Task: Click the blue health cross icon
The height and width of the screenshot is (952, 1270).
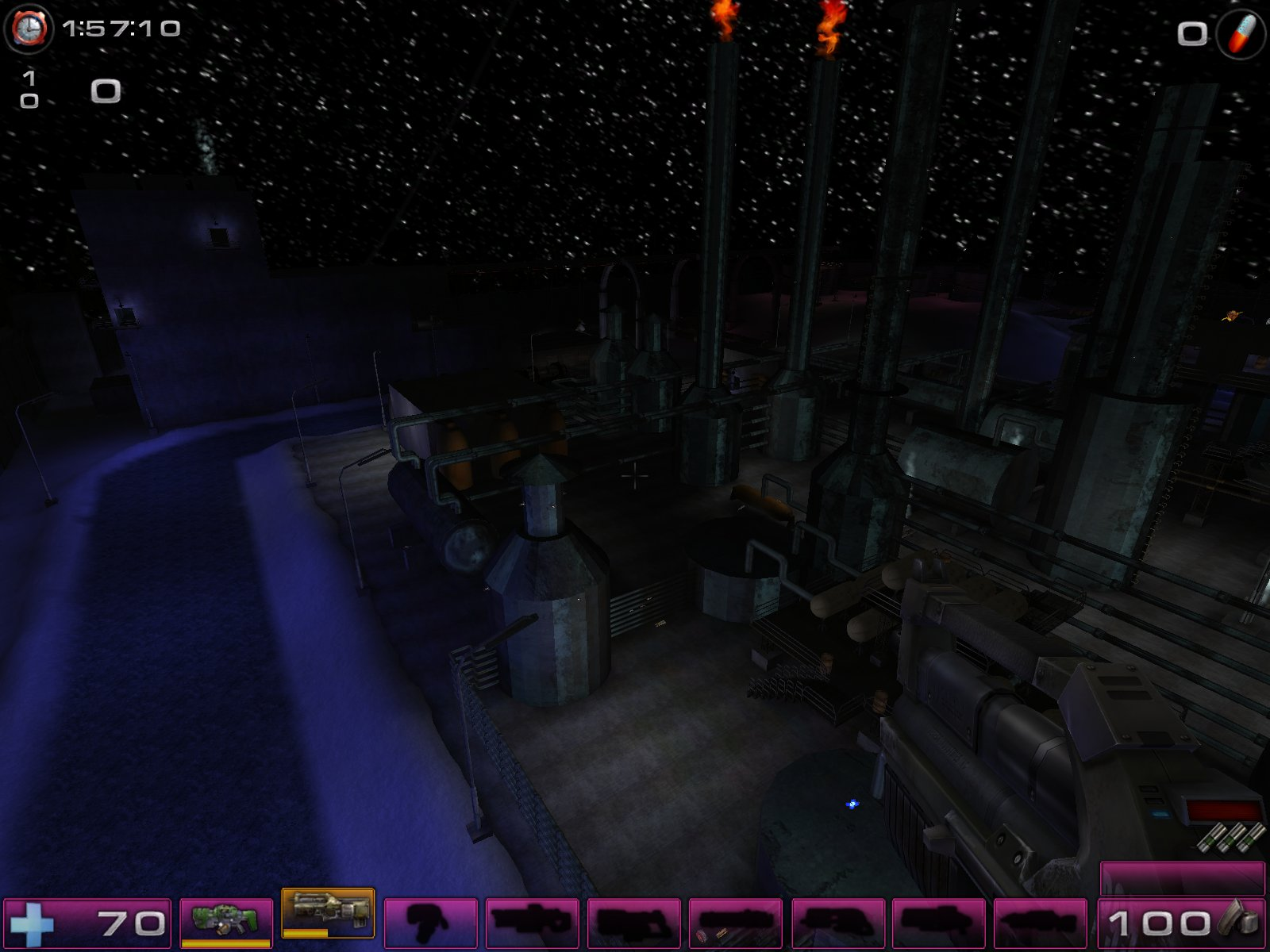Action: pyautogui.click(x=33, y=923)
